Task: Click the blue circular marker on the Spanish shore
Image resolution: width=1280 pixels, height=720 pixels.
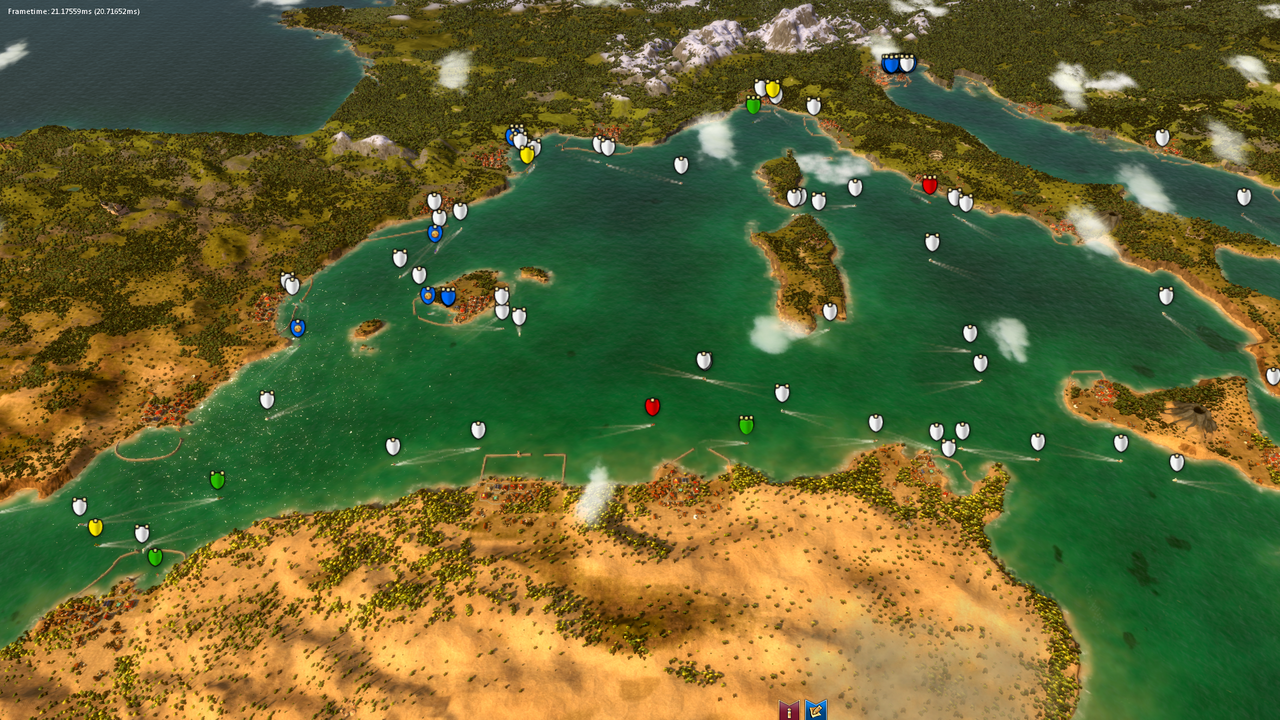Action: coord(297,325)
